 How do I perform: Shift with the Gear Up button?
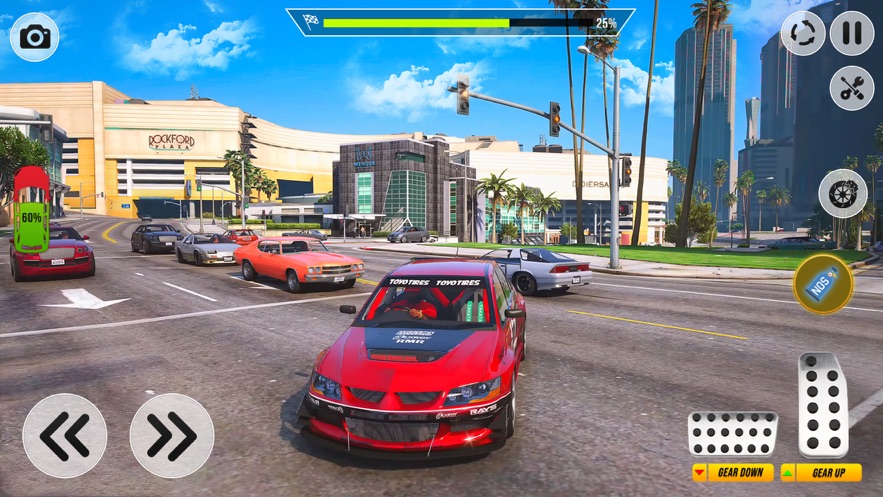click(x=821, y=473)
